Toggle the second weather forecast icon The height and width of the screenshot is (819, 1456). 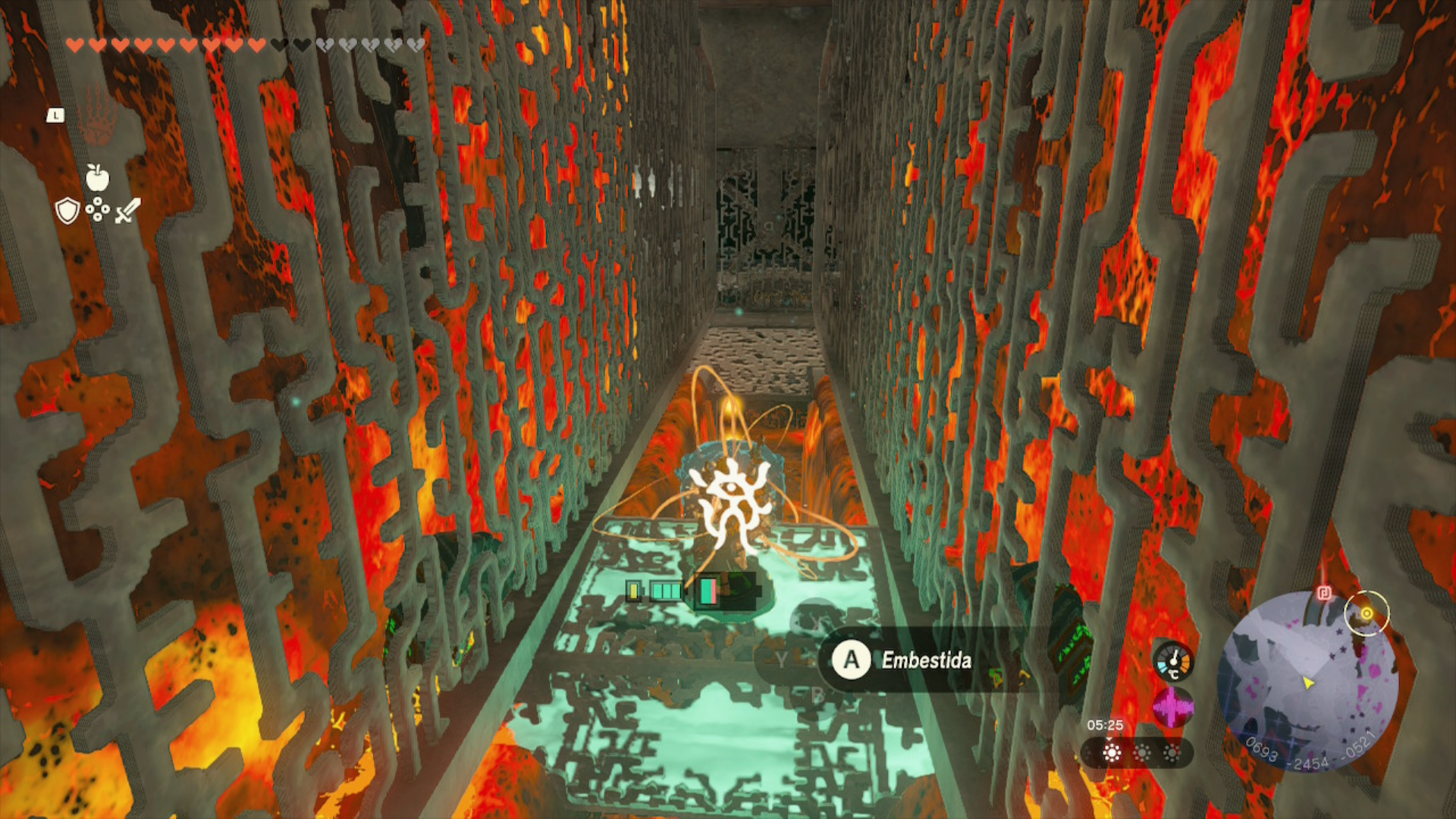[x=1143, y=751]
